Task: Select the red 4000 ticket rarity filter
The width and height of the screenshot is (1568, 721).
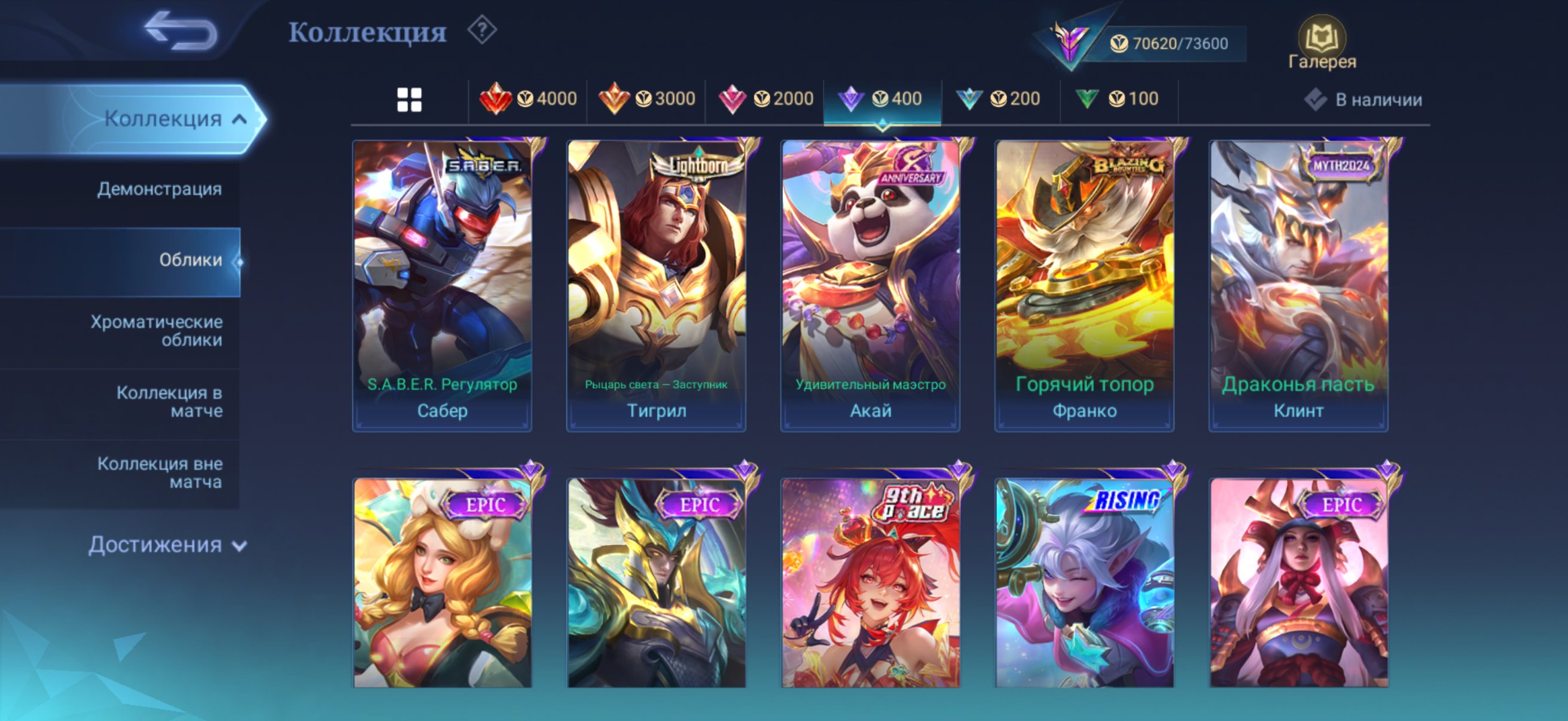Action: click(x=529, y=98)
